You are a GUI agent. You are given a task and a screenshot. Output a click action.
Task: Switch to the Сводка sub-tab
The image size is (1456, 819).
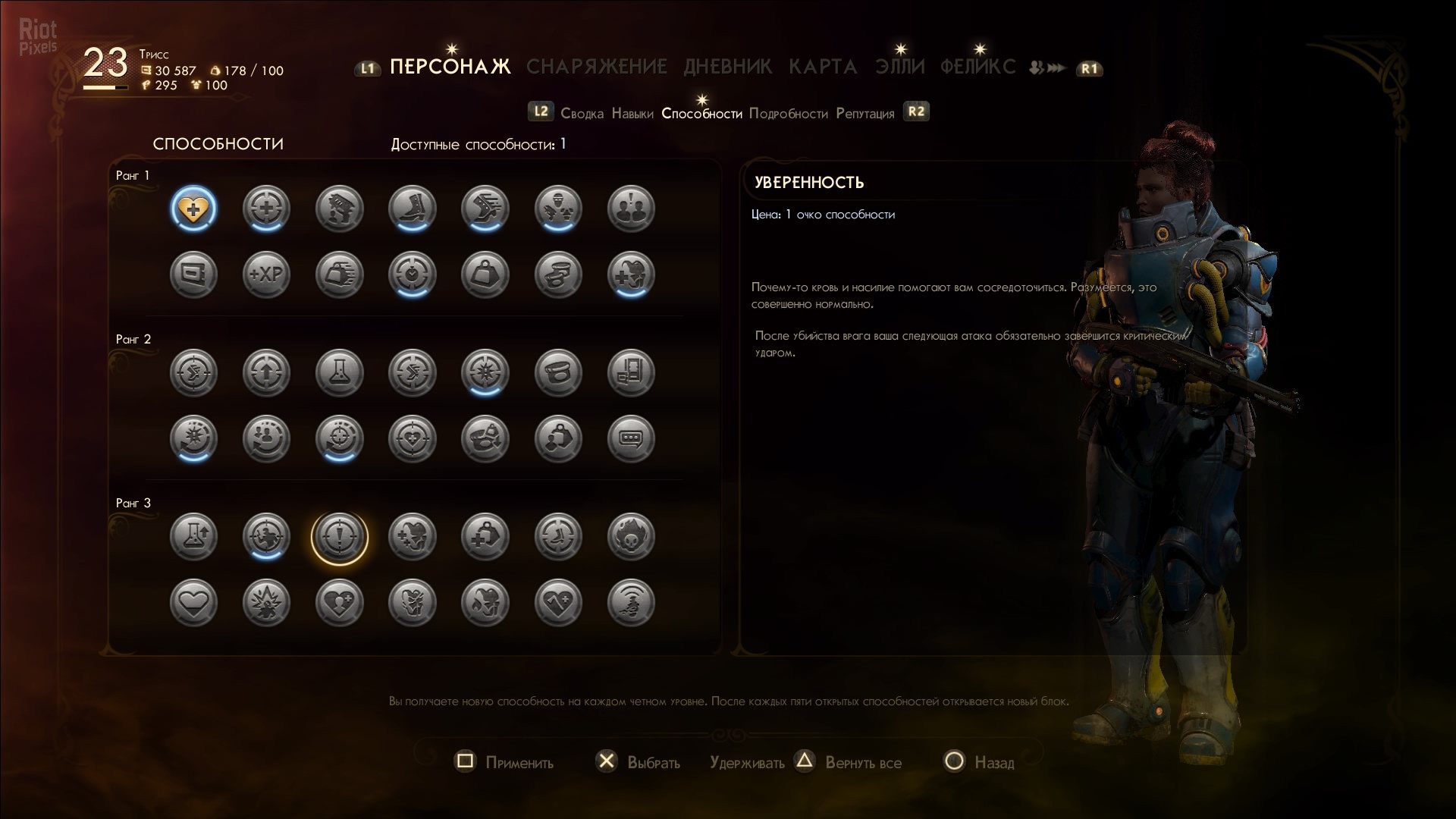coord(582,114)
